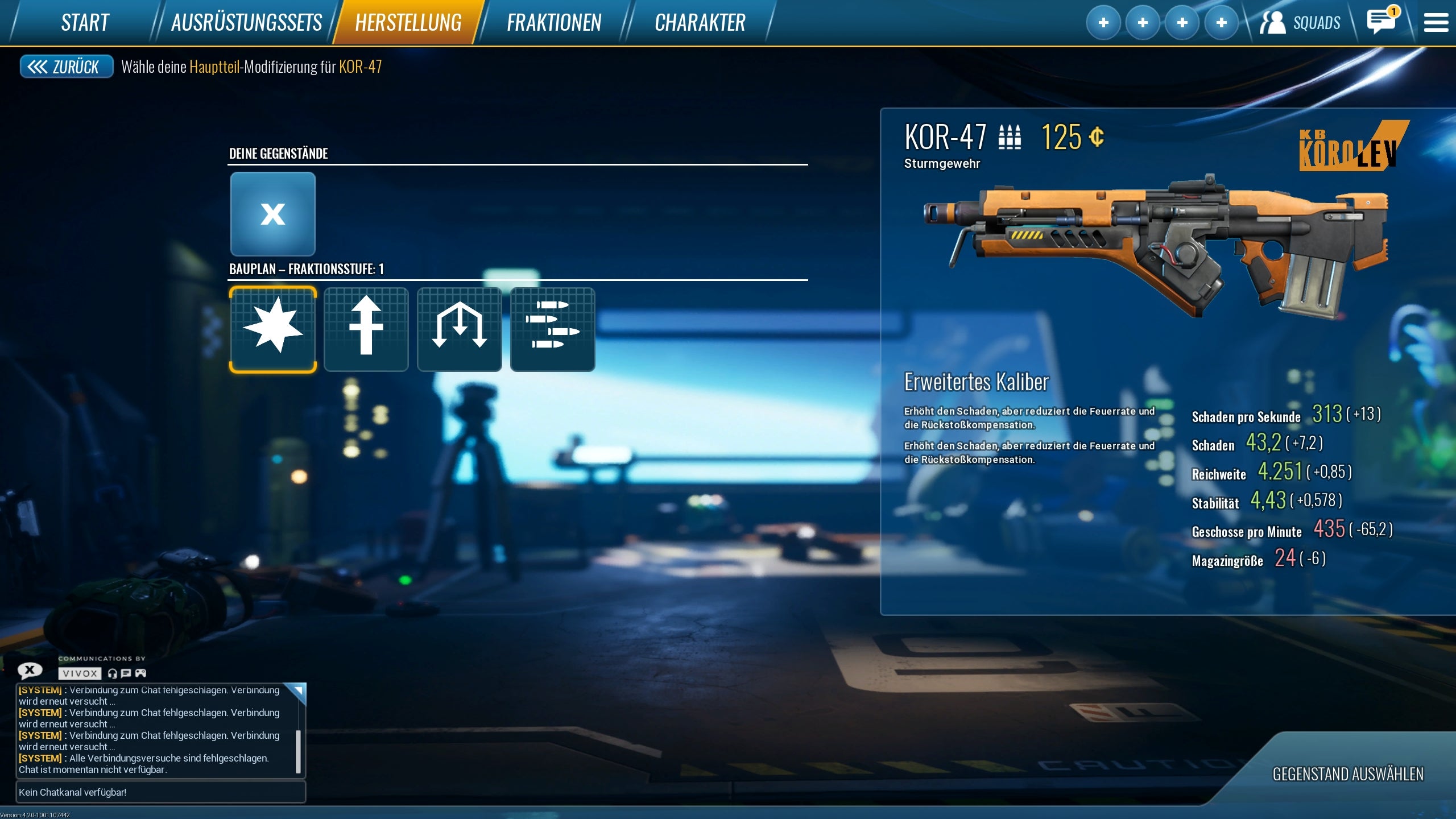Switch to the START tab

coord(85,23)
